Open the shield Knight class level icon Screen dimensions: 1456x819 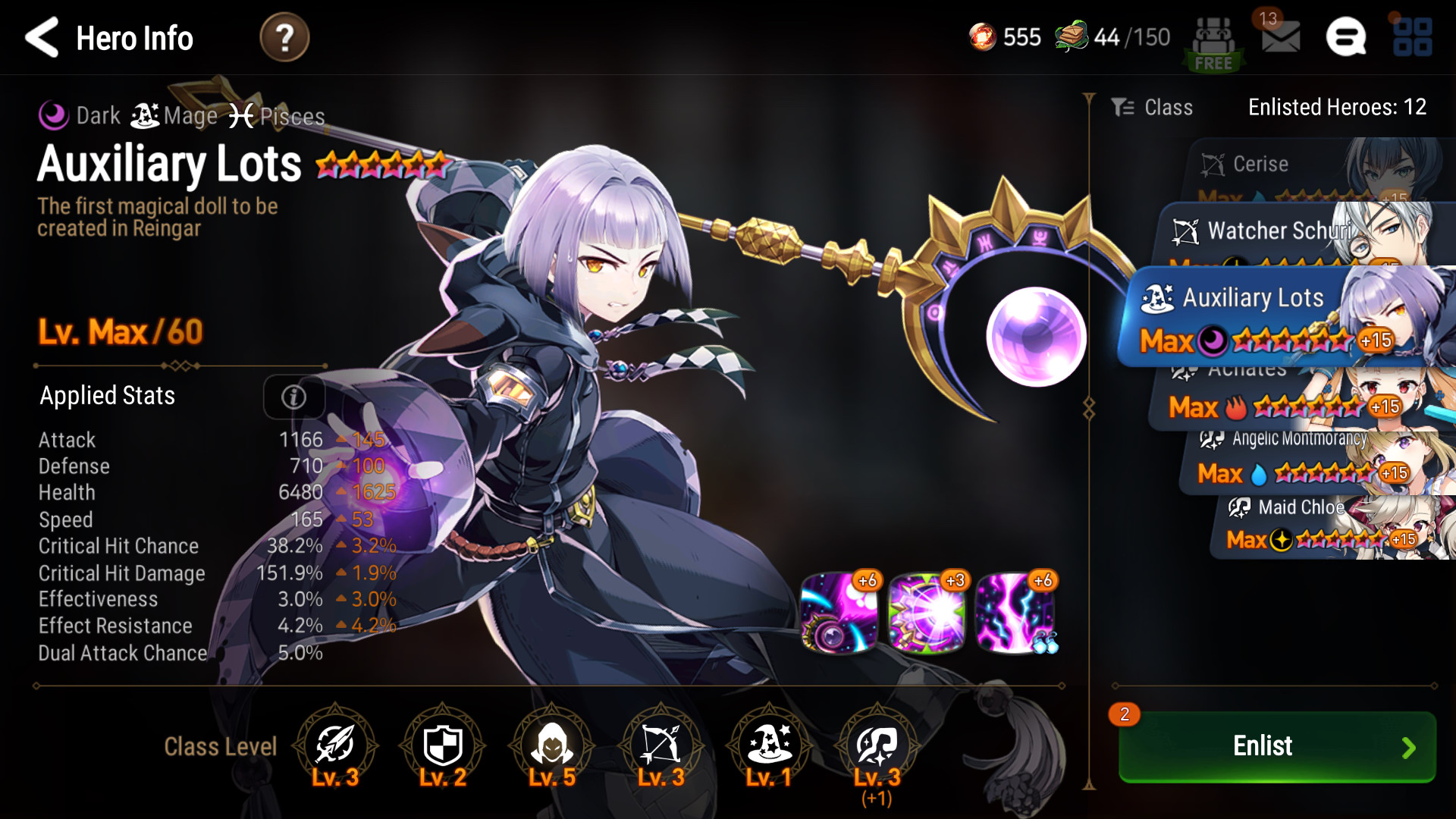pos(443,746)
